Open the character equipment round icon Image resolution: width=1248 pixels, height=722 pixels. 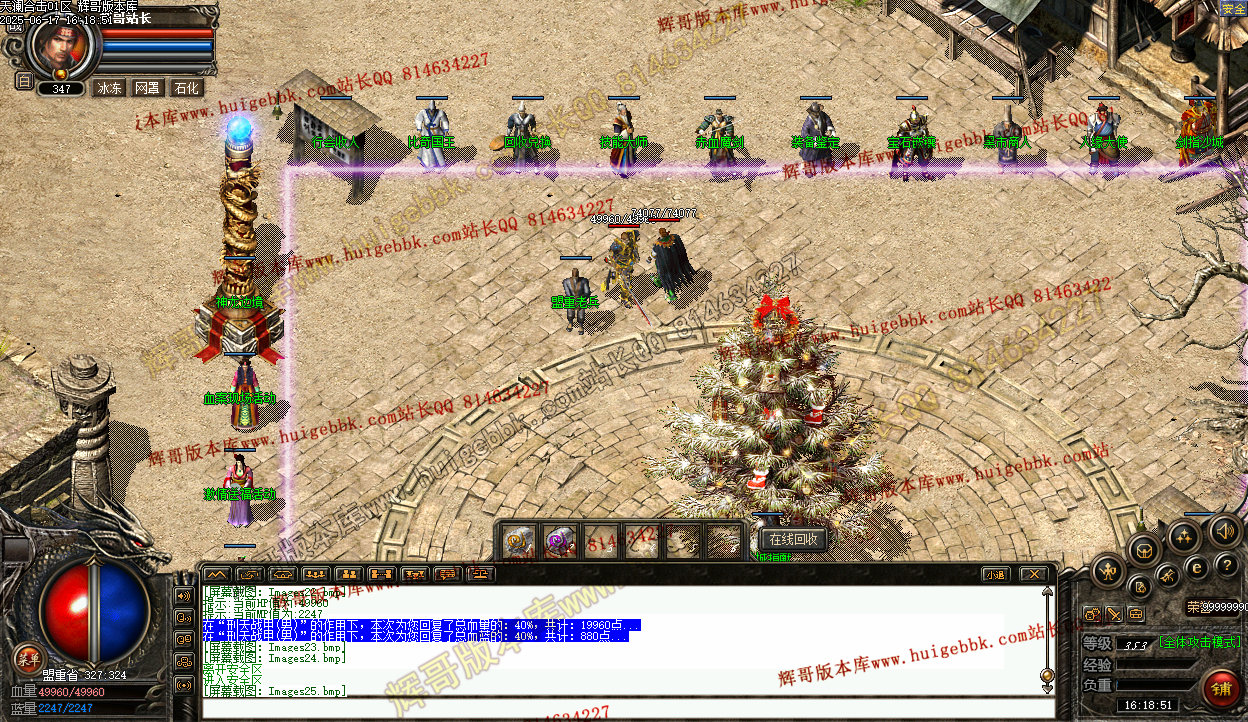tap(1108, 573)
